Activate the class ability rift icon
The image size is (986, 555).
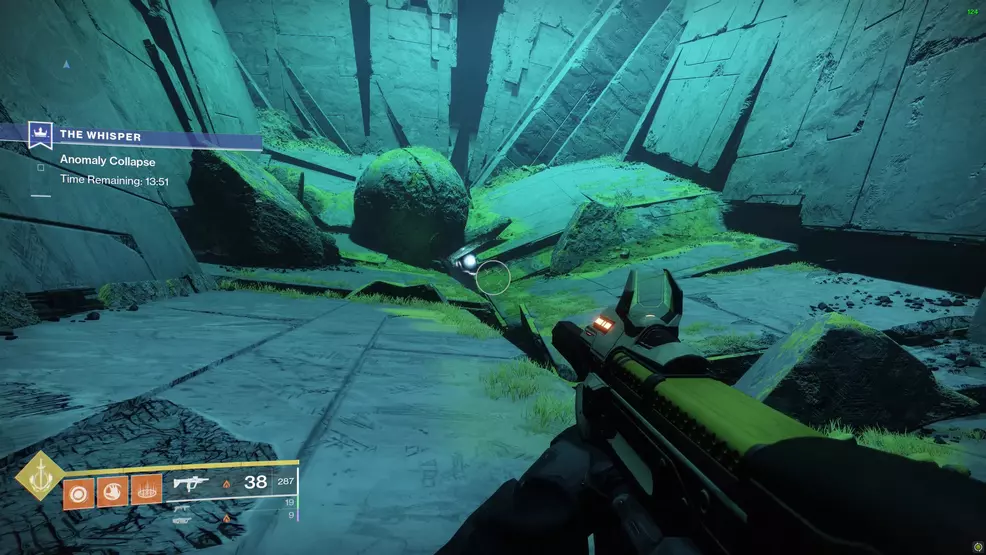coord(146,491)
